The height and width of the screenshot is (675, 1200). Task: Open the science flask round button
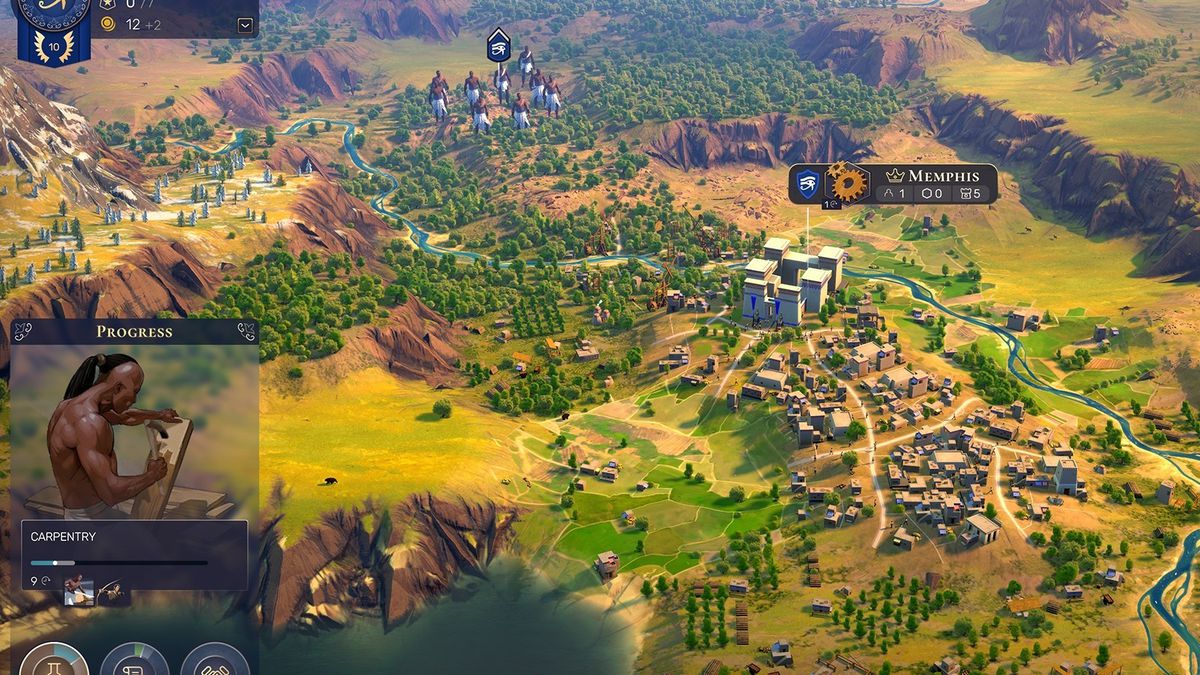click(x=54, y=664)
